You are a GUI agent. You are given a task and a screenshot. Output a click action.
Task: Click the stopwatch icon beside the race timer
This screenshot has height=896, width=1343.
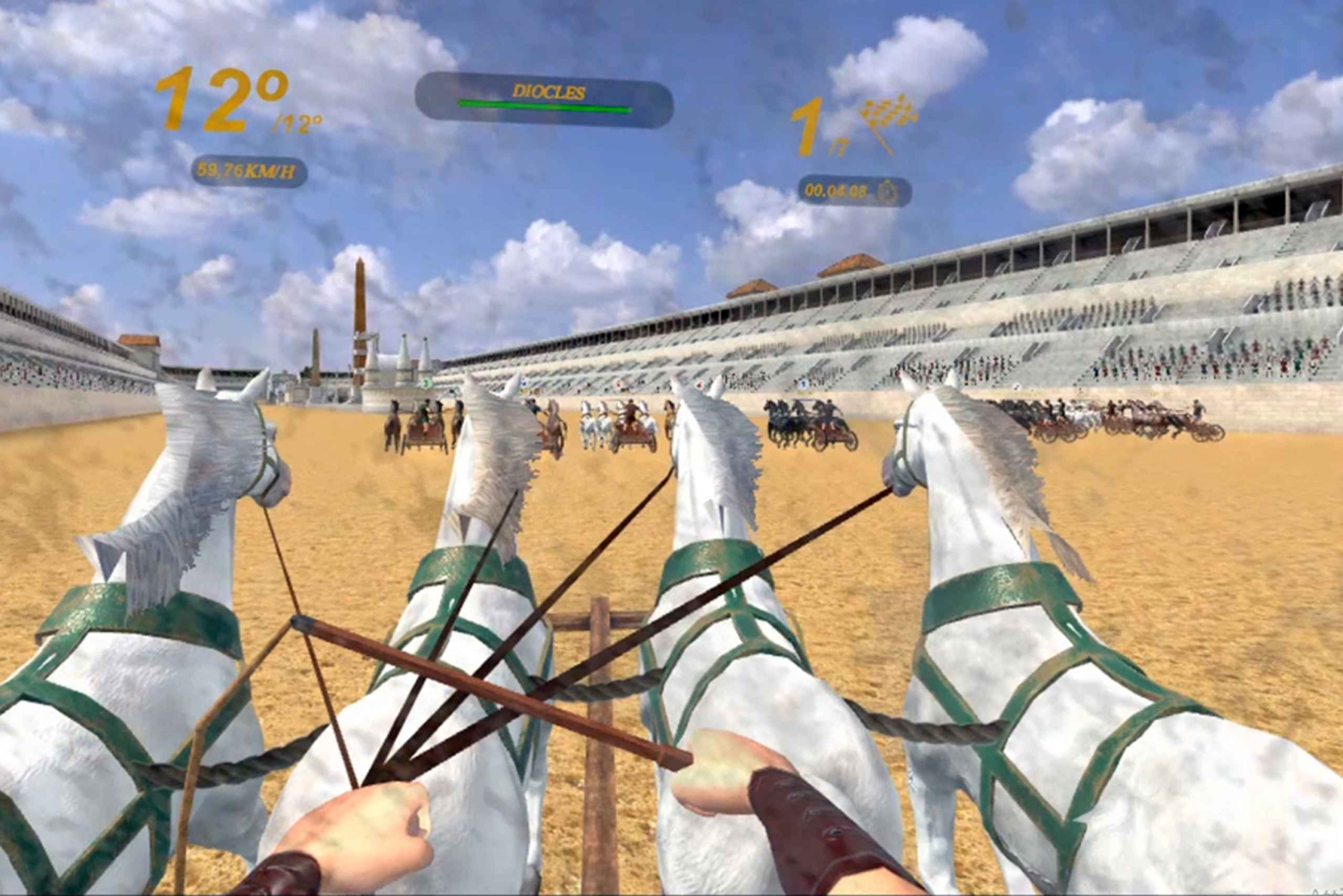pos(885,190)
